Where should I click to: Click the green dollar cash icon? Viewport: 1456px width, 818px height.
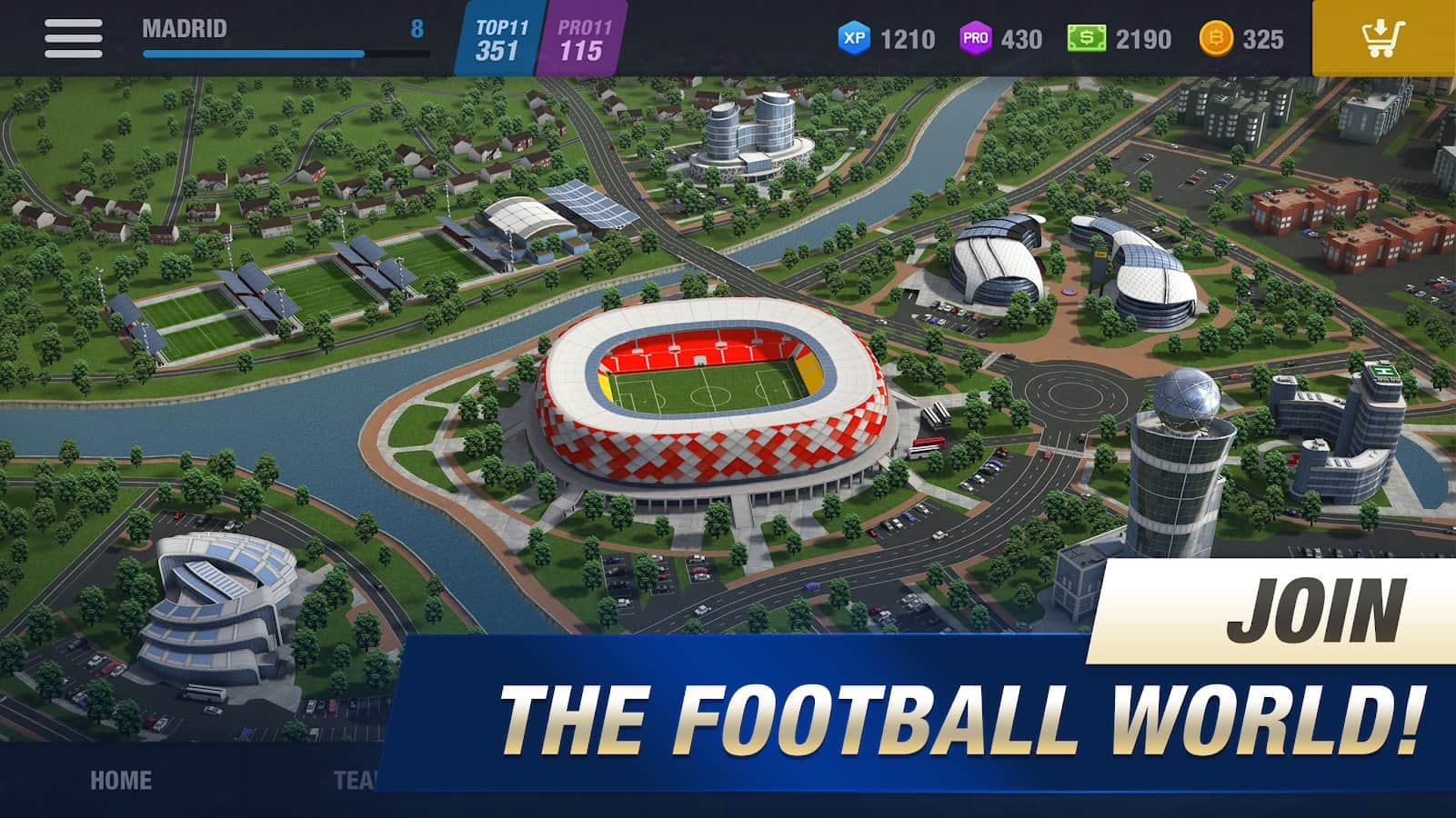[1085, 39]
